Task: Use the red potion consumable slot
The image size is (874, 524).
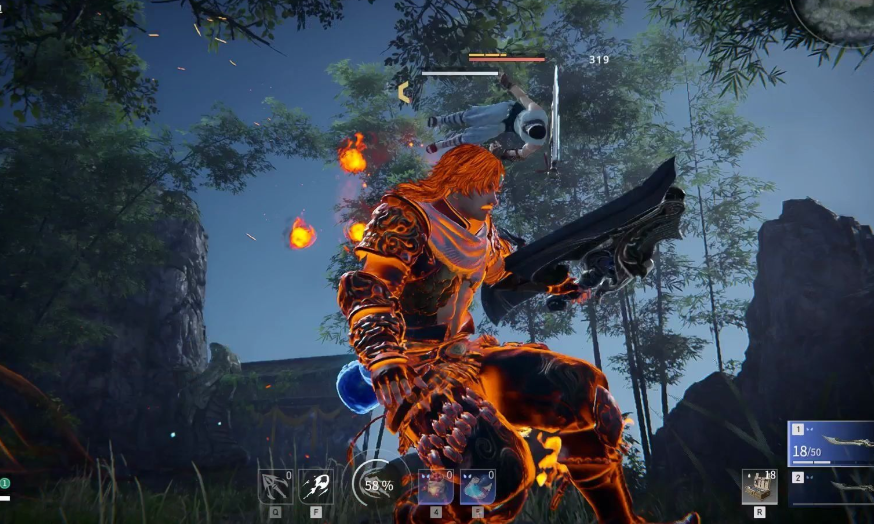Action: 436,486
